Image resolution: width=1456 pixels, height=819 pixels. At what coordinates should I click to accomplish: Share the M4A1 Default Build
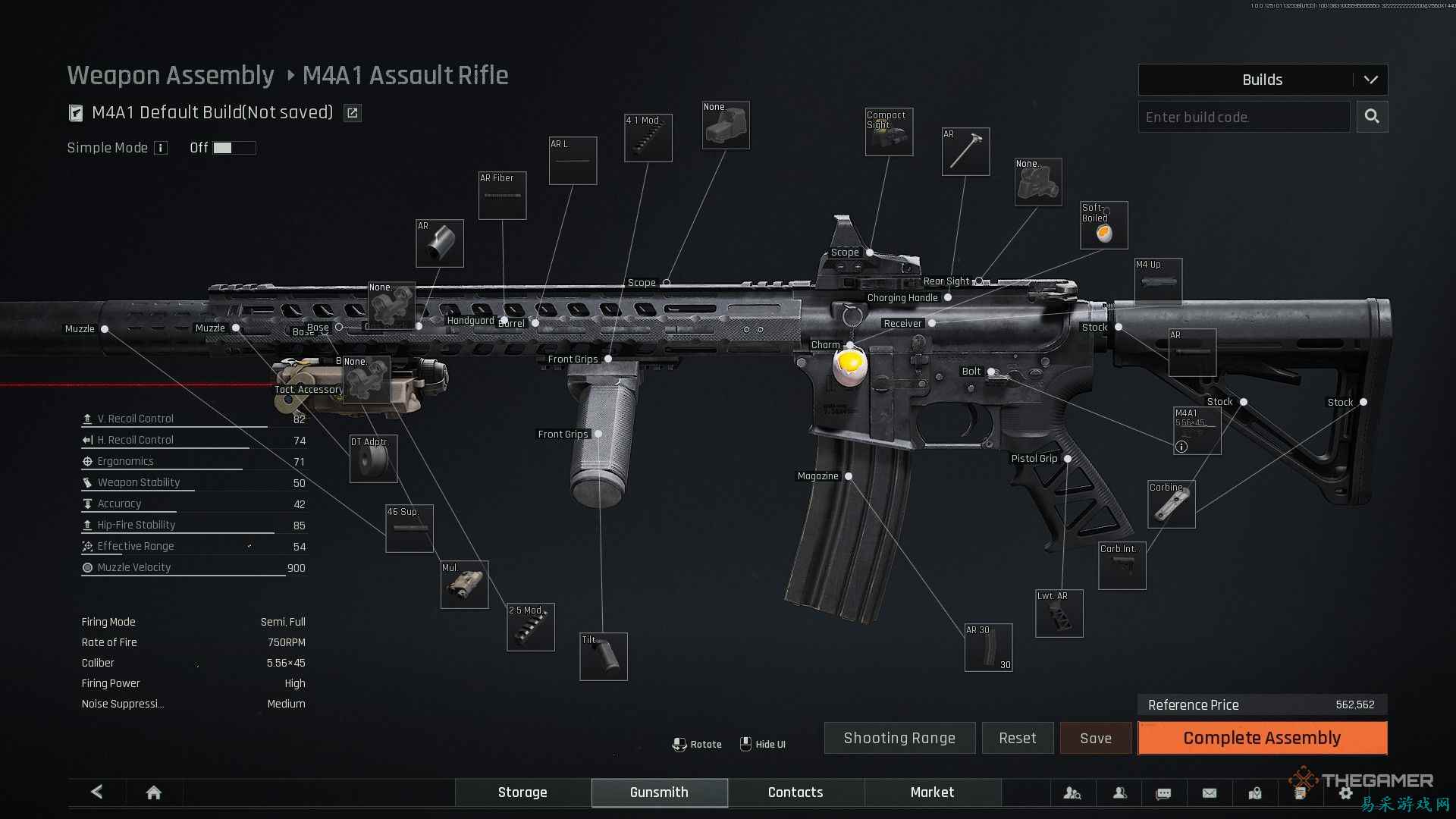click(x=353, y=113)
